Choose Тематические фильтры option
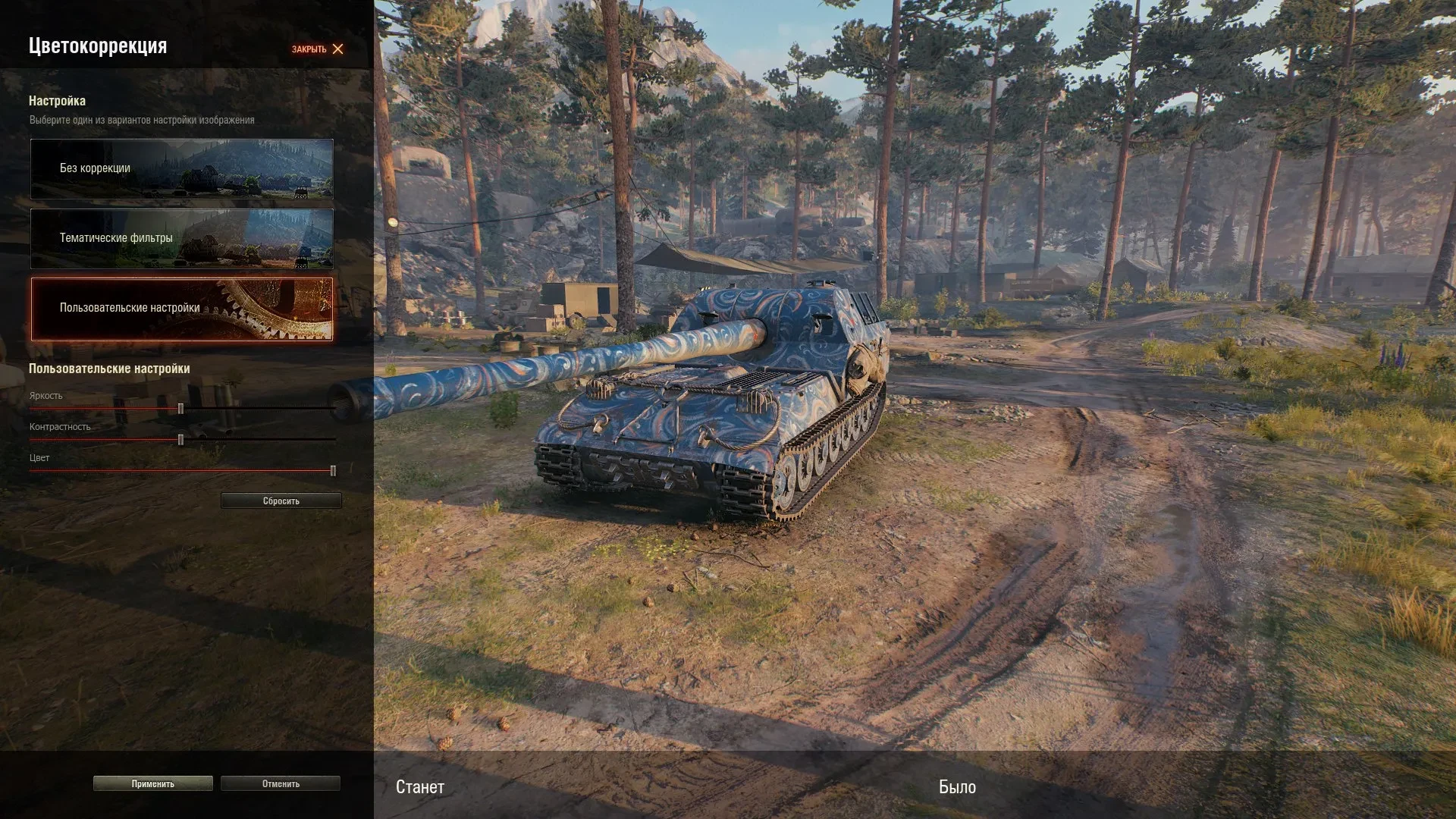The image size is (1456, 819). (x=181, y=238)
